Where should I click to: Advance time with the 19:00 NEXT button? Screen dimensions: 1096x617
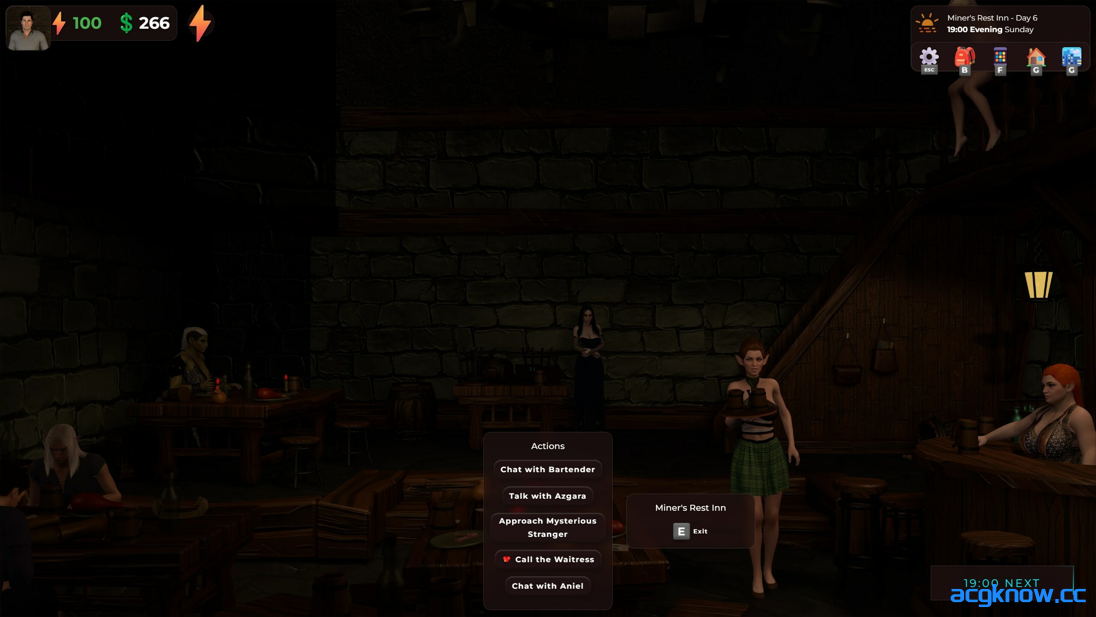1001,583
